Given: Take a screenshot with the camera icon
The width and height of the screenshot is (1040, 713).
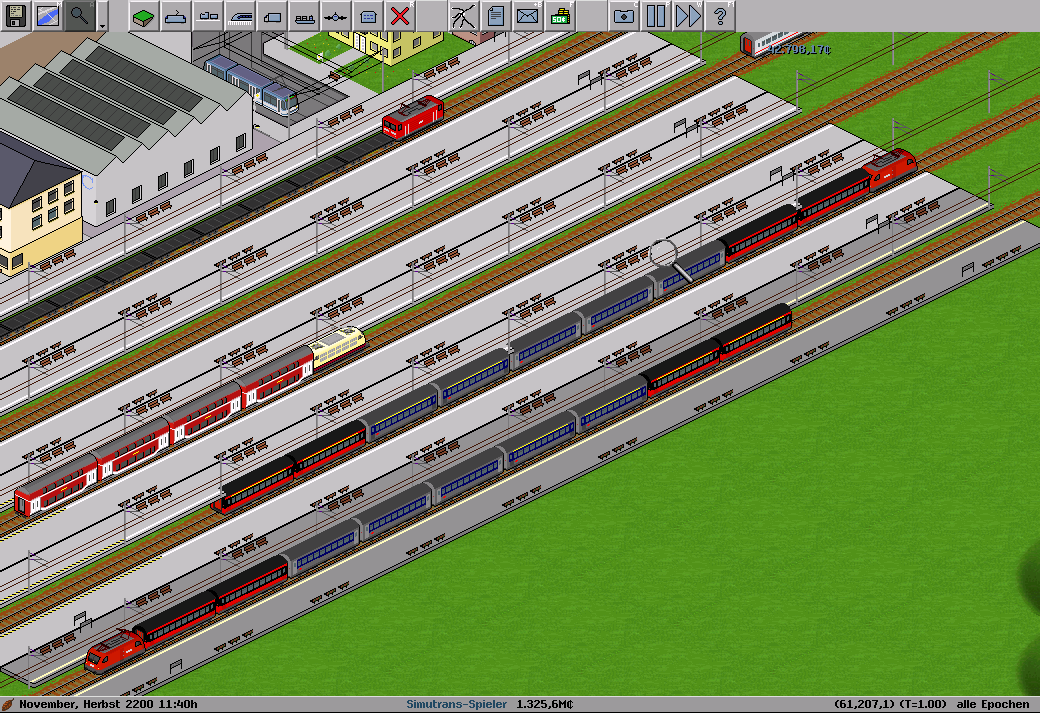Looking at the screenshot, I should coord(623,15).
